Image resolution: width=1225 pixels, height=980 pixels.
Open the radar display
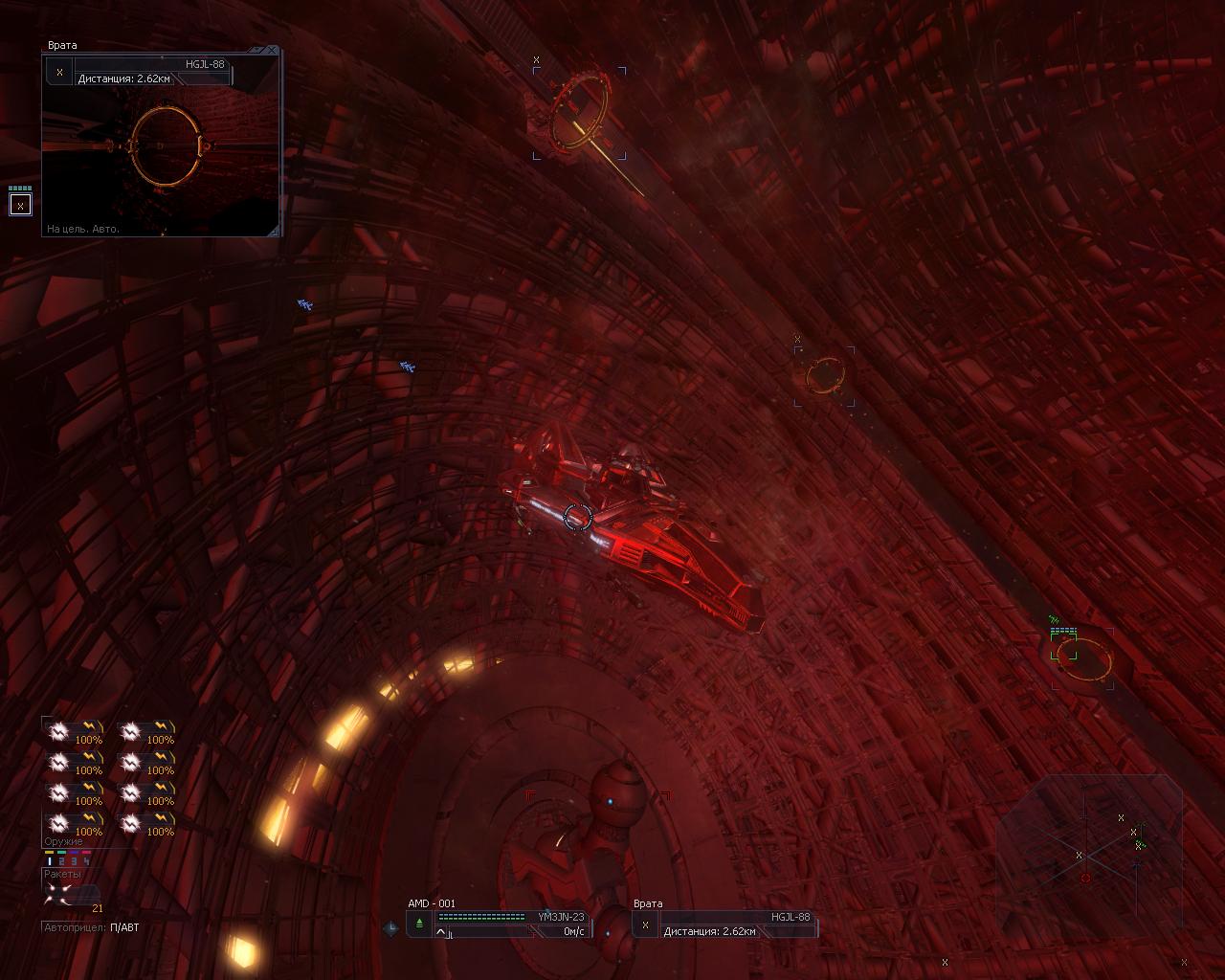(1091, 850)
